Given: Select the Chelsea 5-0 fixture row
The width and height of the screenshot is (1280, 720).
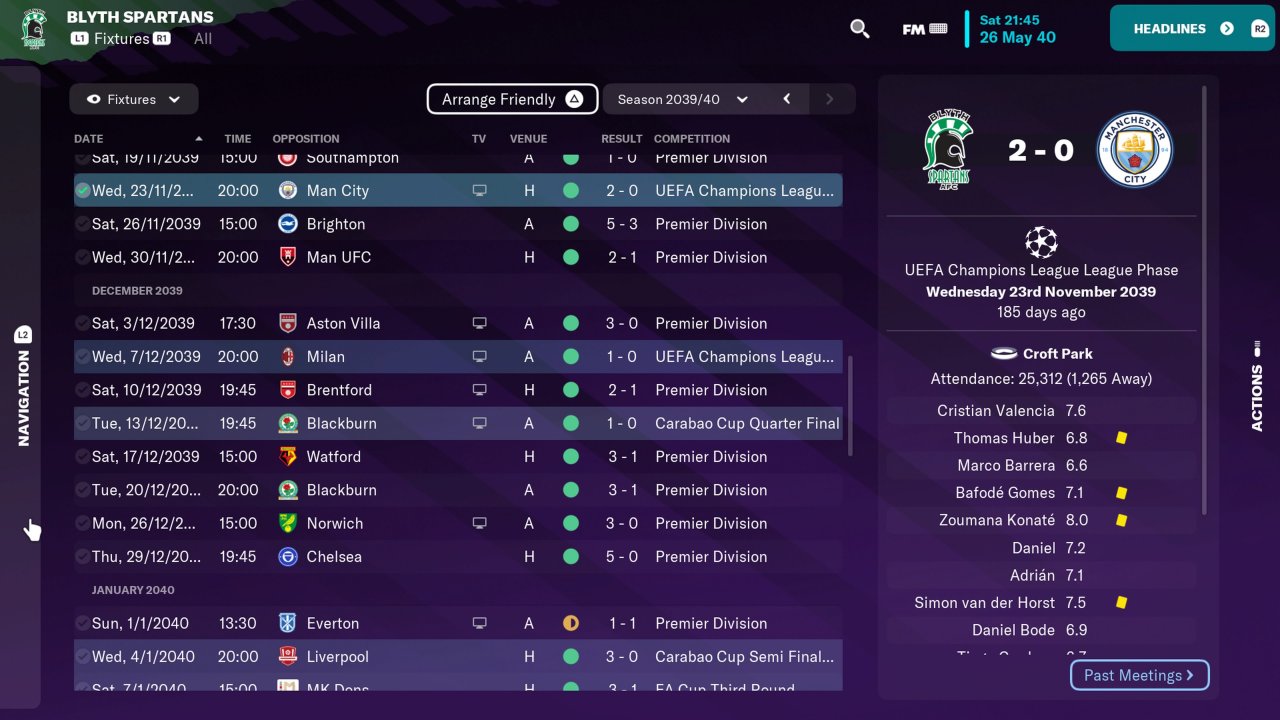Looking at the screenshot, I should point(457,557).
